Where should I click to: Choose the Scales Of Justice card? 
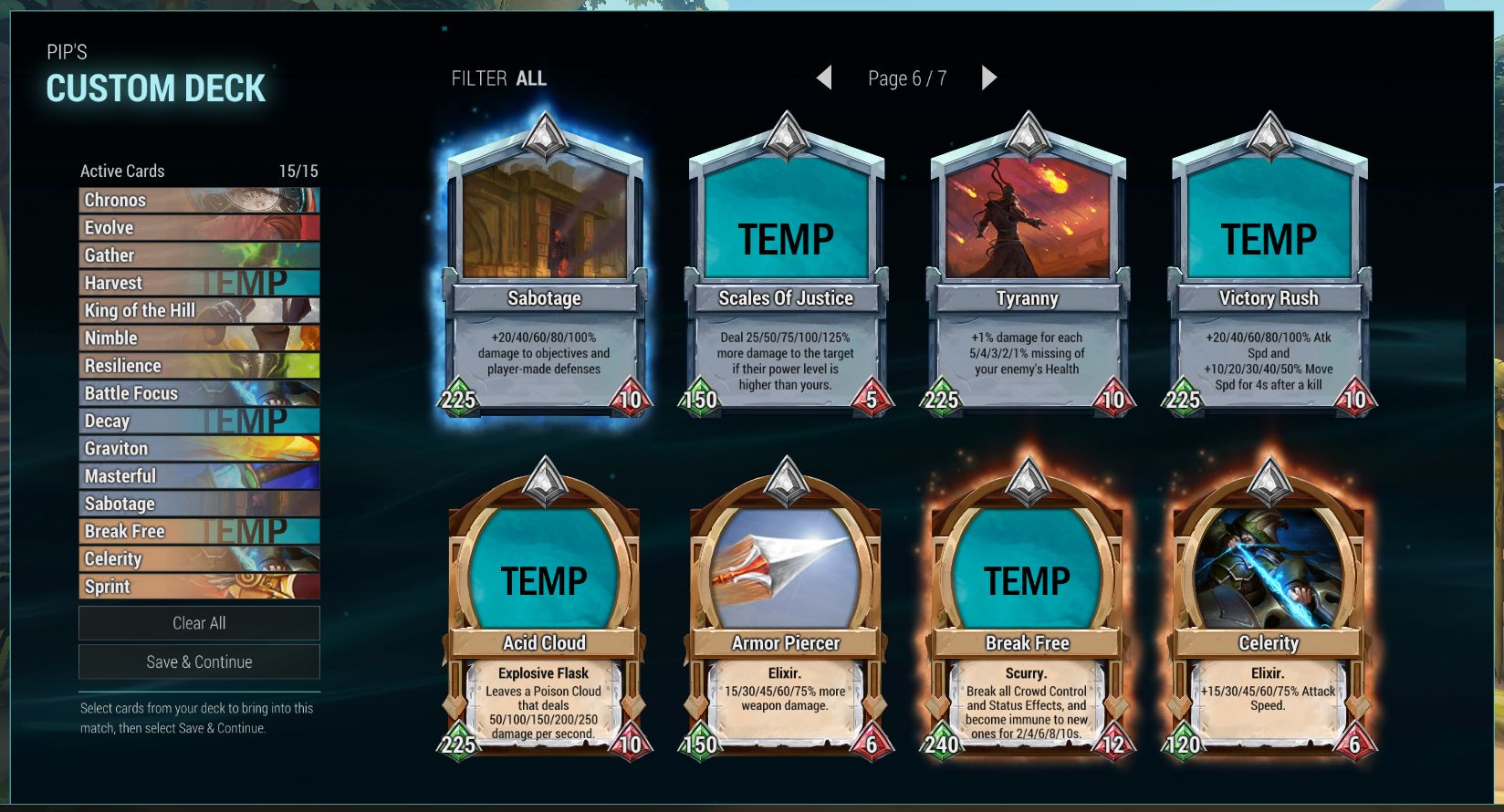click(786, 274)
